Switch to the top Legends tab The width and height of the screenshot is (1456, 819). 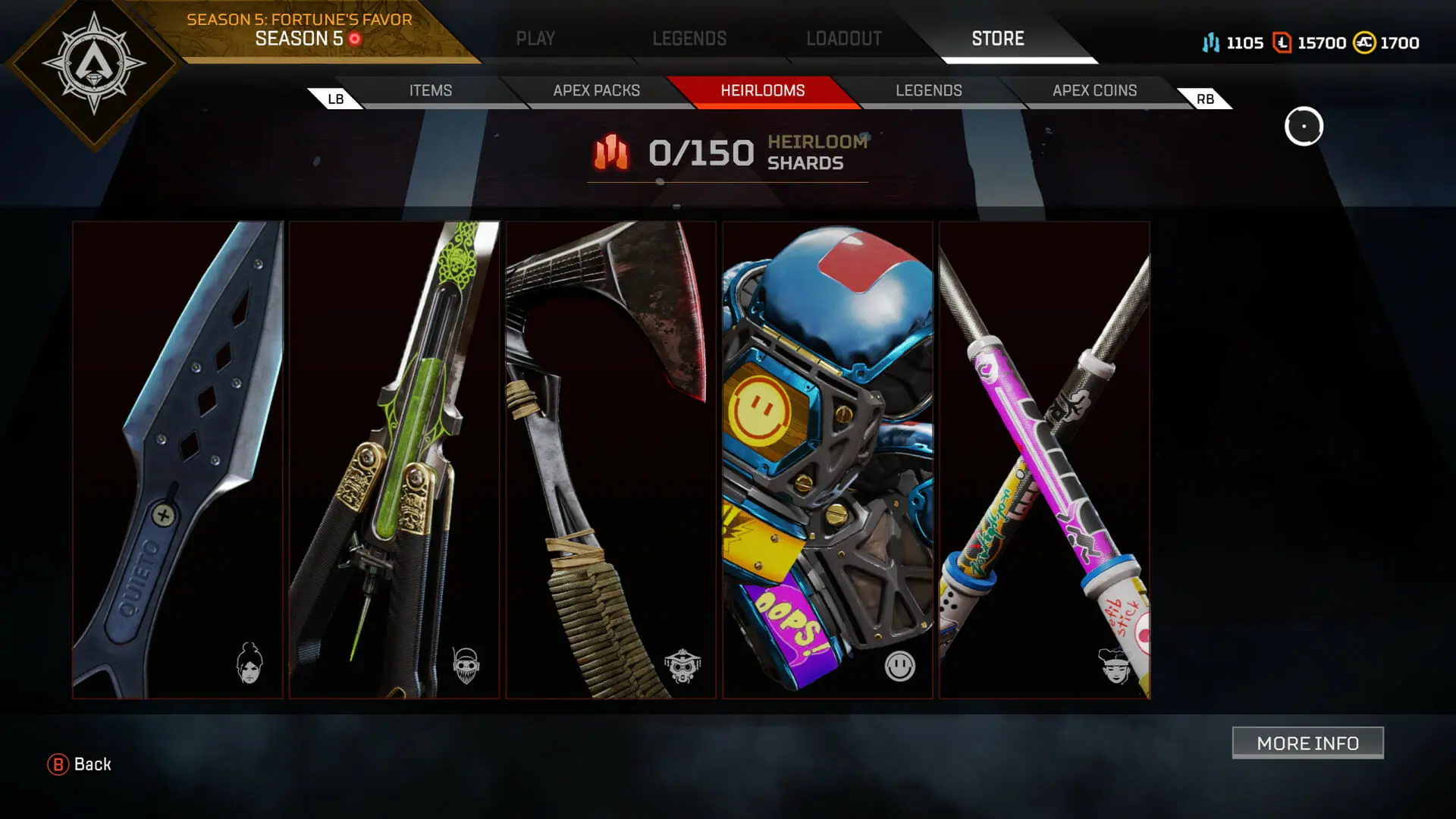tap(689, 39)
